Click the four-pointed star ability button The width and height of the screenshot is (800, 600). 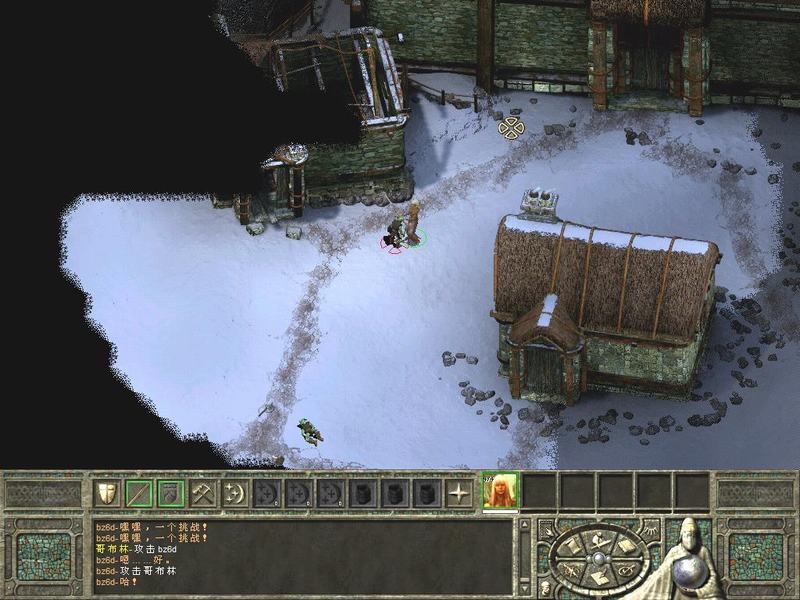(459, 493)
